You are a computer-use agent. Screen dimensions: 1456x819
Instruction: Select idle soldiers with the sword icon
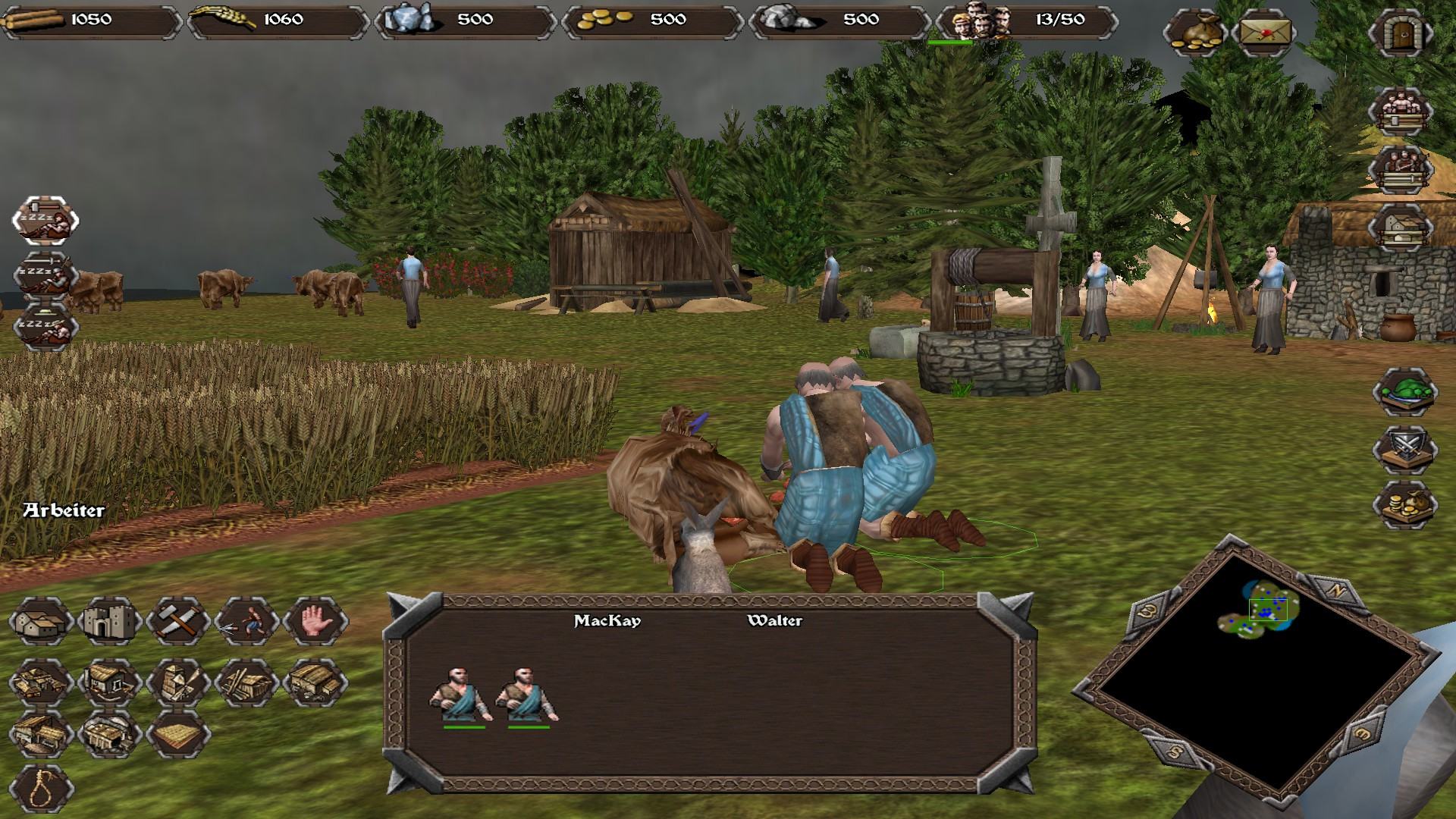tap(45, 275)
